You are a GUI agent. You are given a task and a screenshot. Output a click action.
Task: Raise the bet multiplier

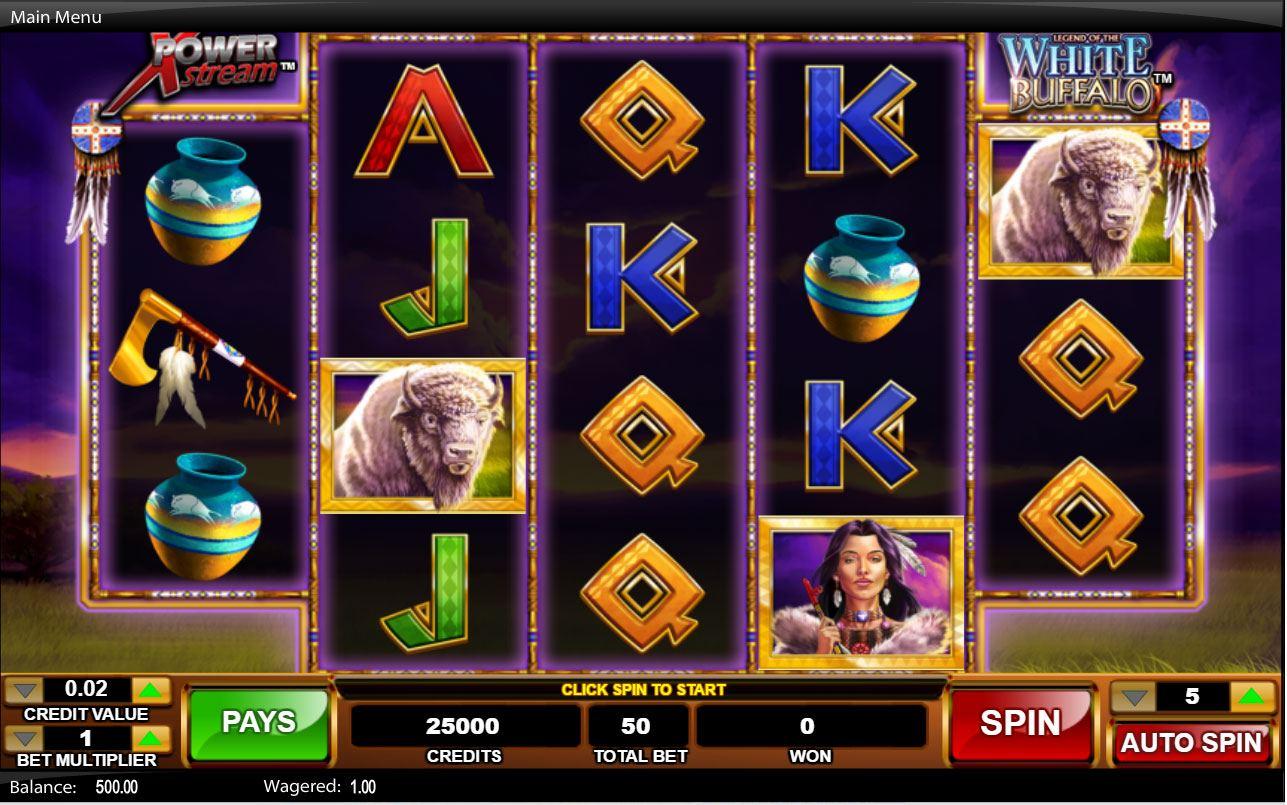pyautogui.click(x=151, y=739)
